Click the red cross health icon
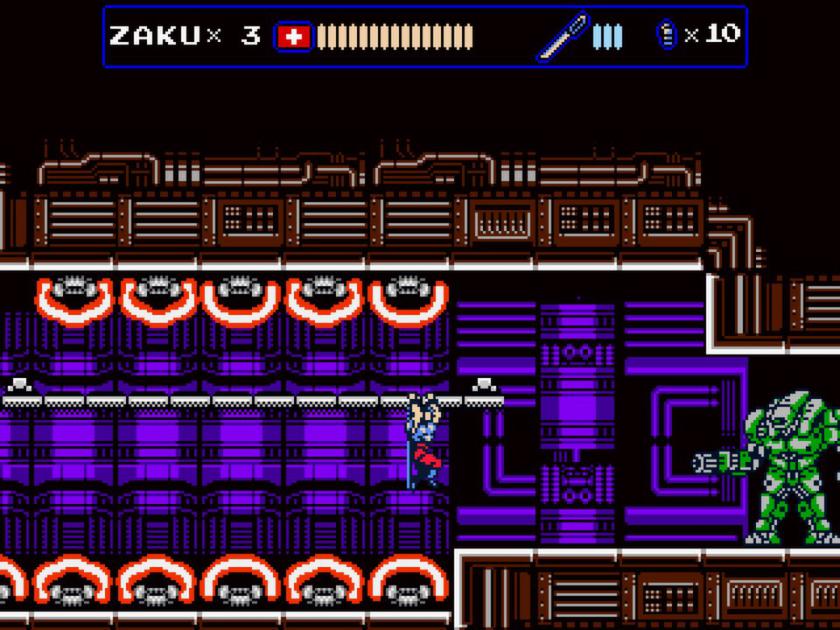Viewport: 840px width, 630px height. pos(292,37)
